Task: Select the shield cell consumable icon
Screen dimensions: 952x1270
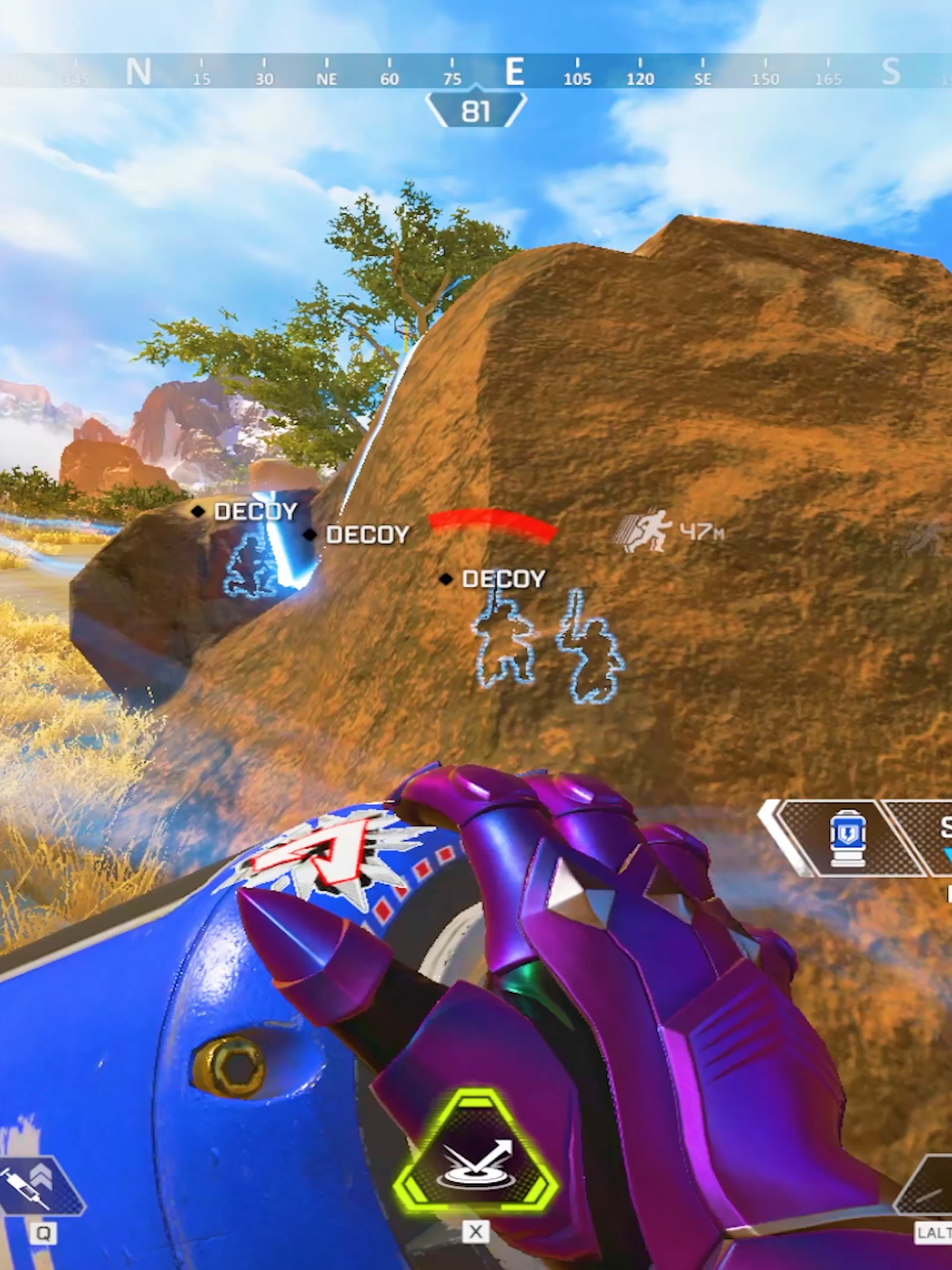Action: [x=846, y=837]
